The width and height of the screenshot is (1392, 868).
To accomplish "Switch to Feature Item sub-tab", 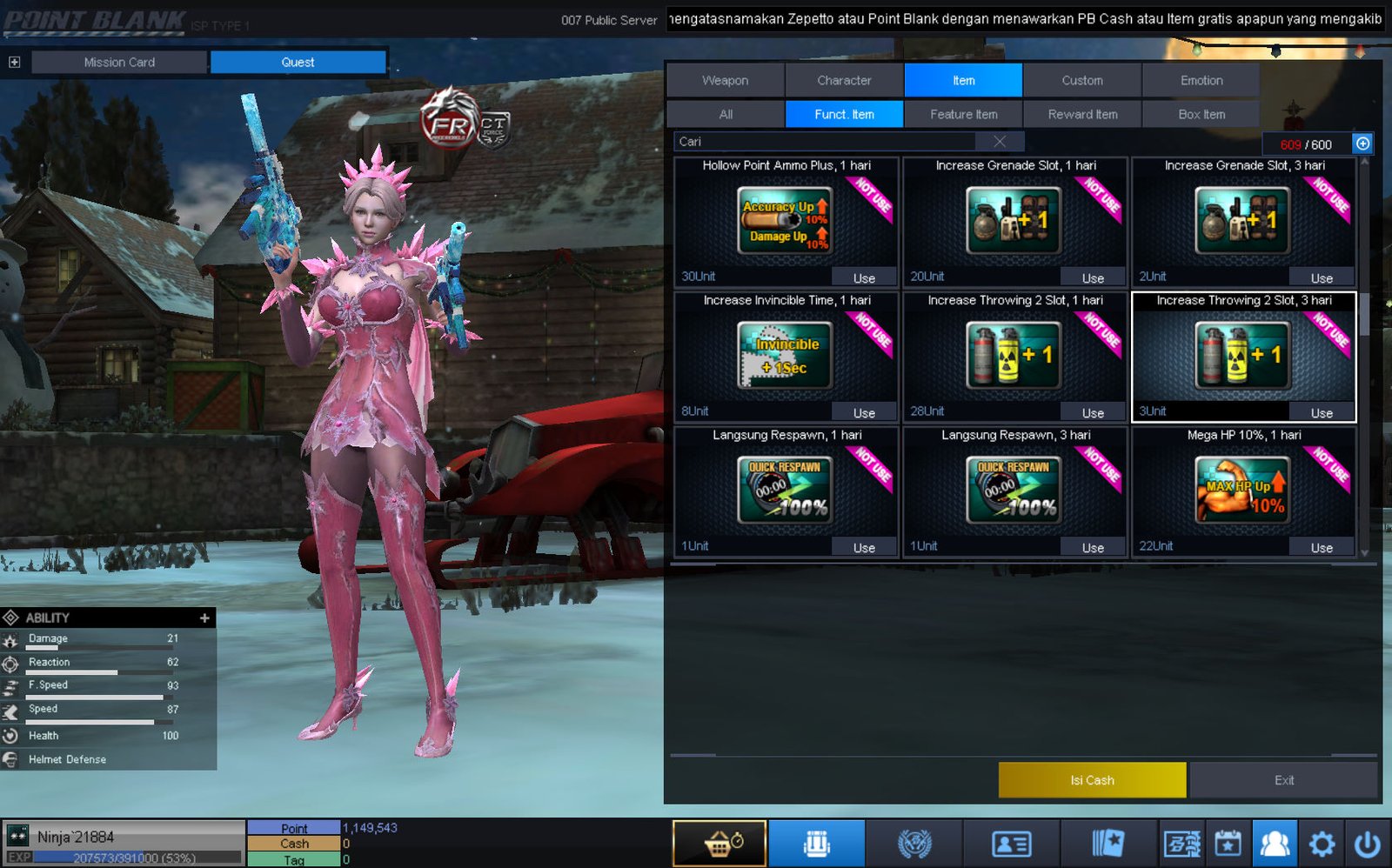I will pos(963,114).
